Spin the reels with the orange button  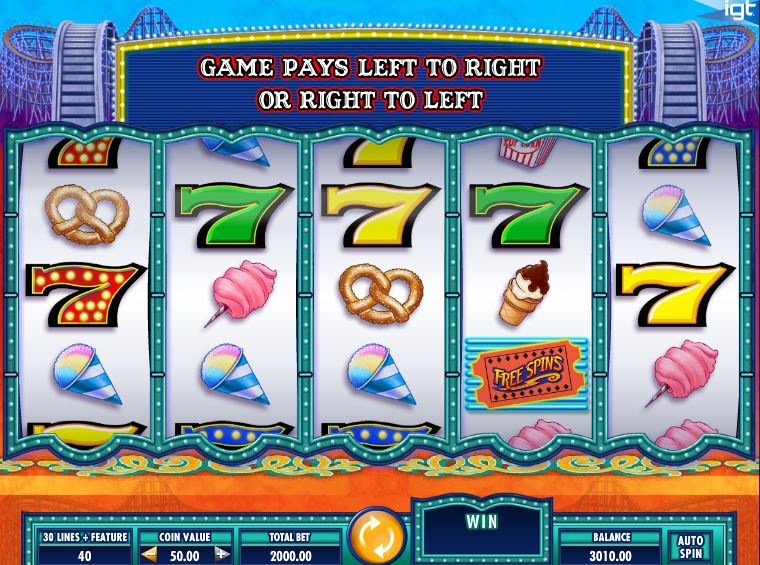click(376, 537)
